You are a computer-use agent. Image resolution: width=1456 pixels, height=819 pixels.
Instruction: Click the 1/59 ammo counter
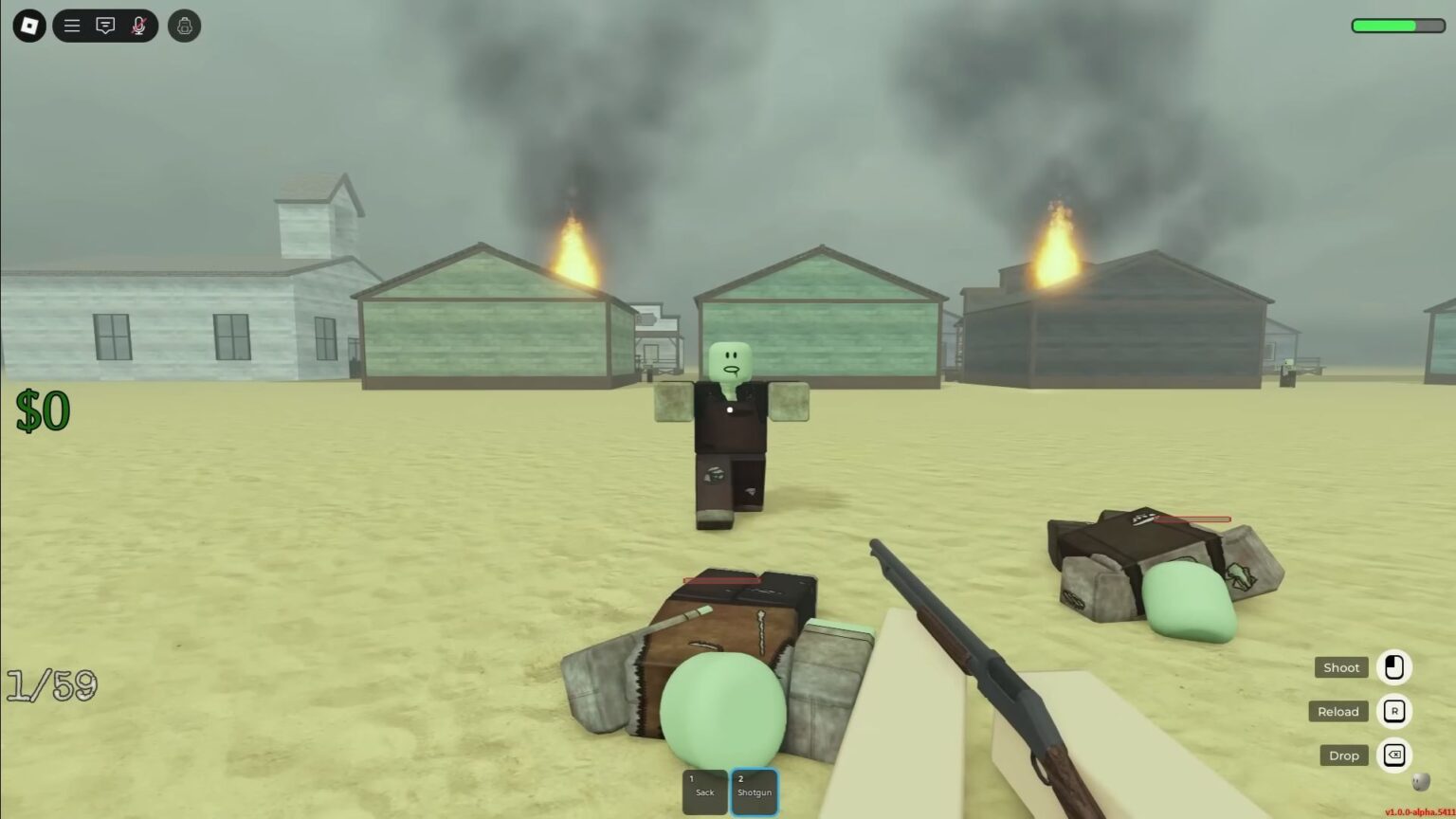point(52,684)
